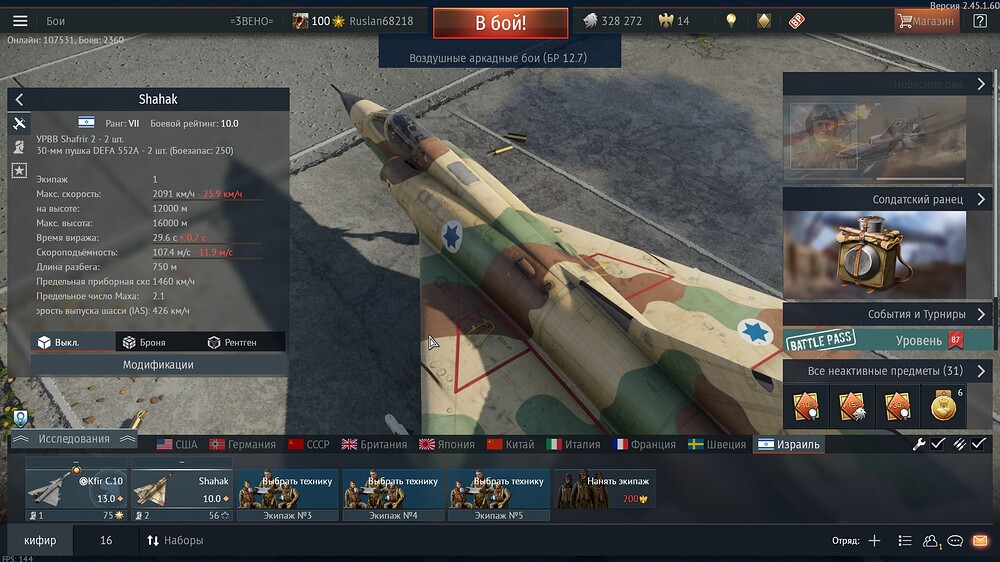Viewport: 1000px width, 562px height.
Task: Open the Исследования research tree
Action: (73, 439)
